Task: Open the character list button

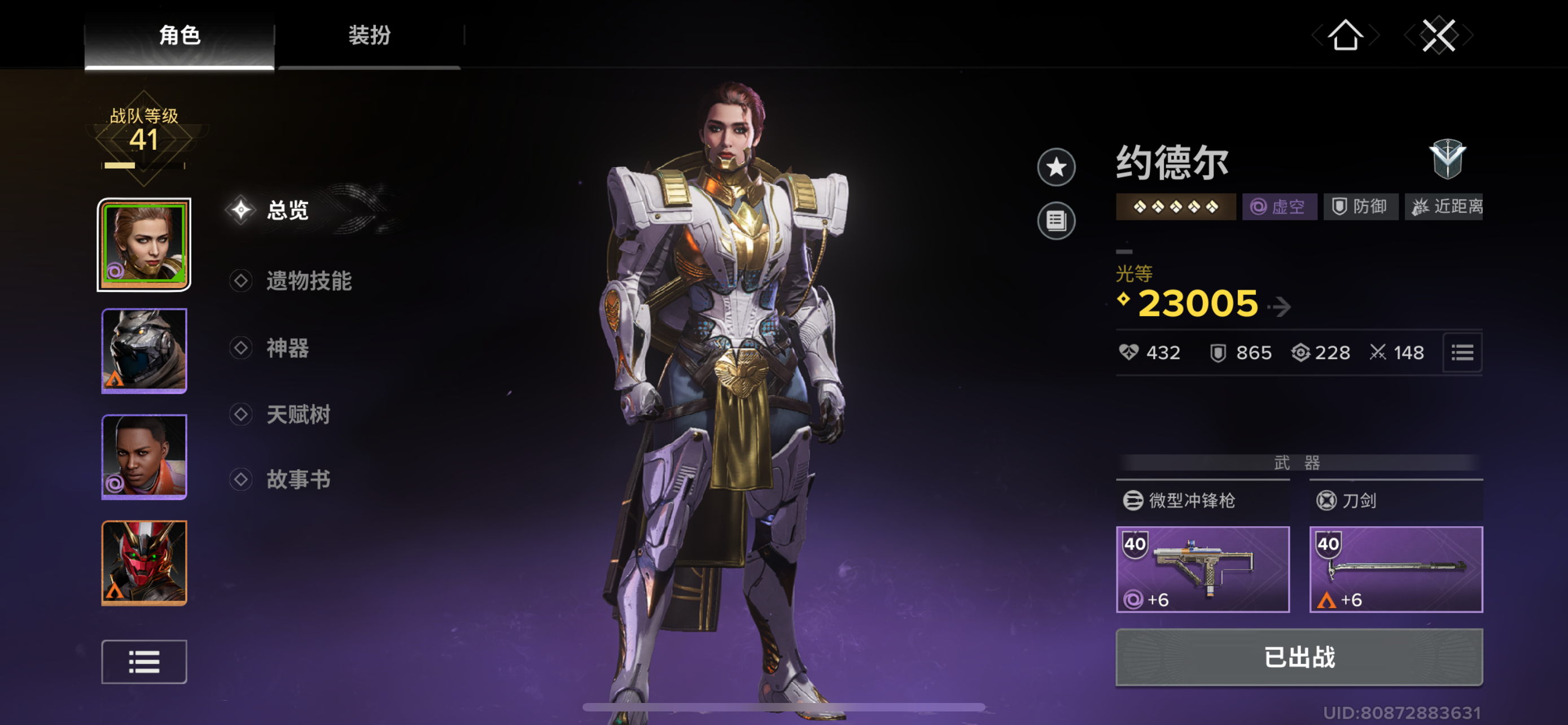Action: pyautogui.click(x=144, y=662)
